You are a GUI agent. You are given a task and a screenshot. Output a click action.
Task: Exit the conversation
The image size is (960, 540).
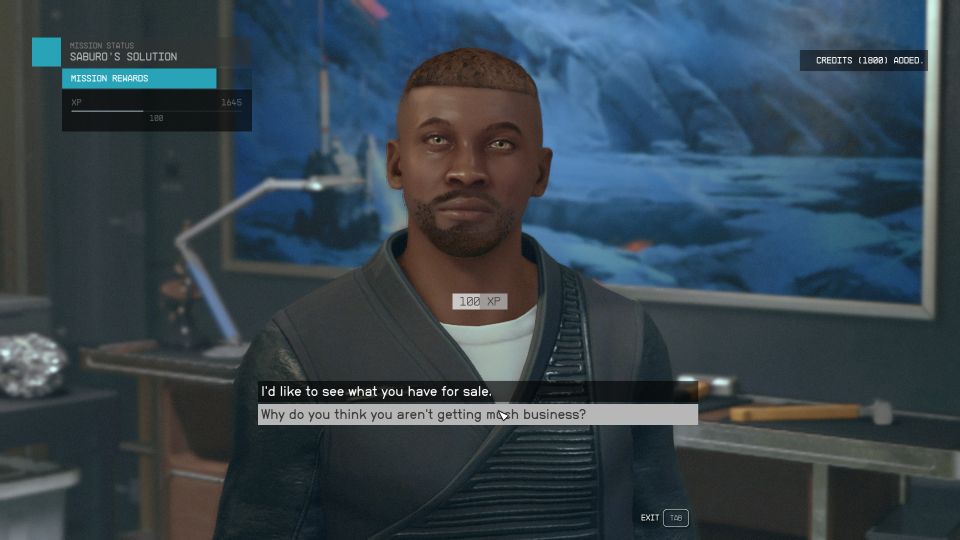point(675,518)
